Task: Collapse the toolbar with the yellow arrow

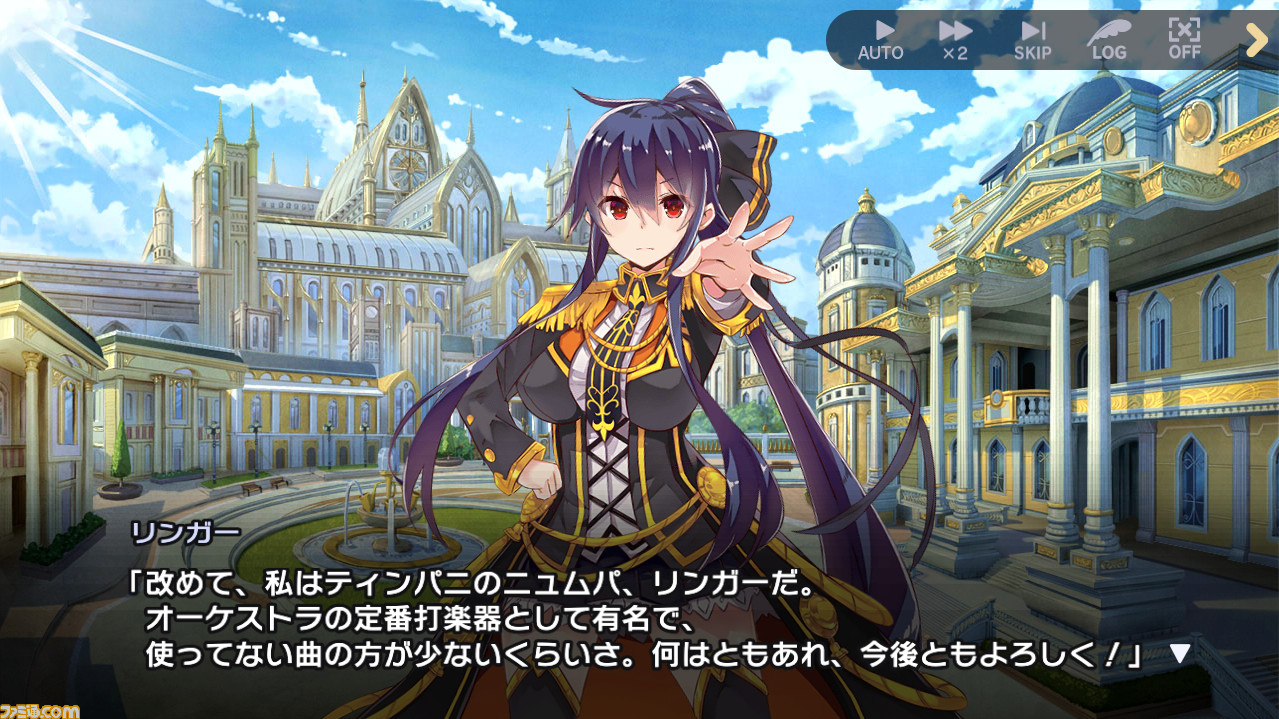Action: 1255,39
